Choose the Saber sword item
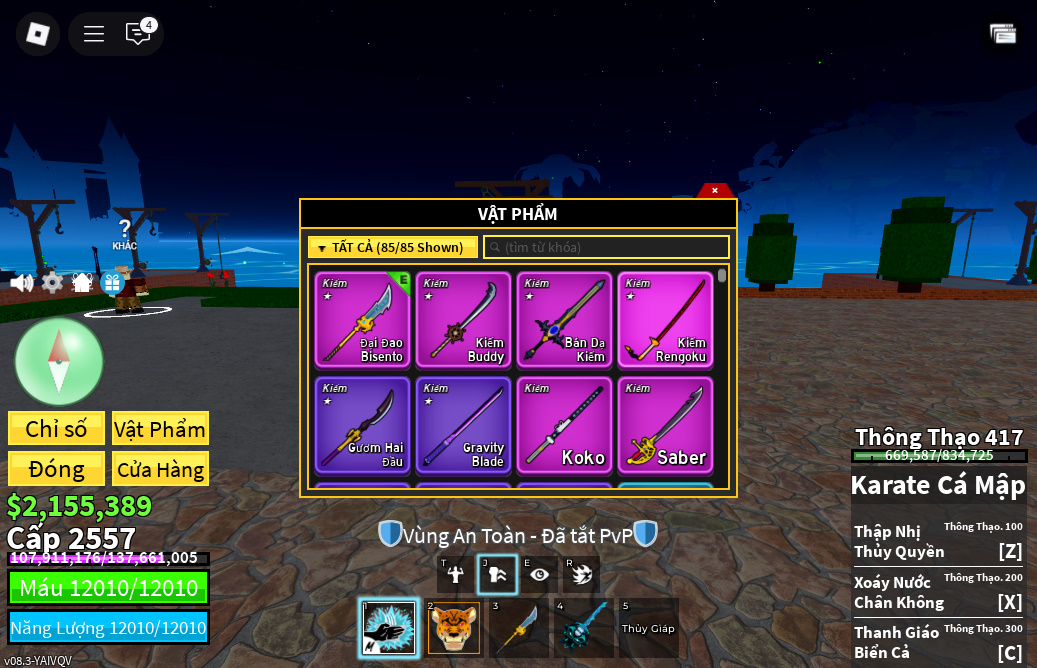Image resolution: width=1037 pixels, height=668 pixels. point(665,424)
